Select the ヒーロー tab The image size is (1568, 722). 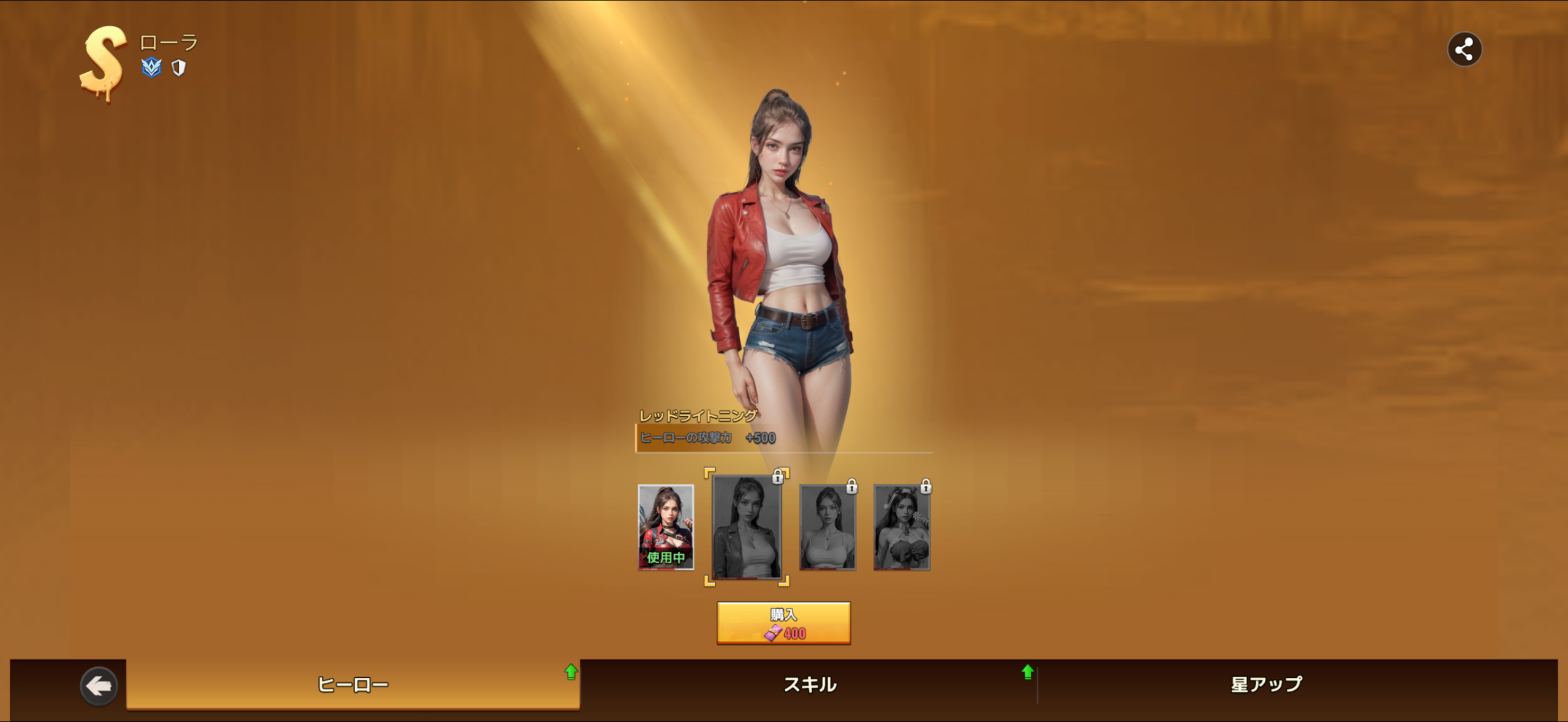pos(353,685)
